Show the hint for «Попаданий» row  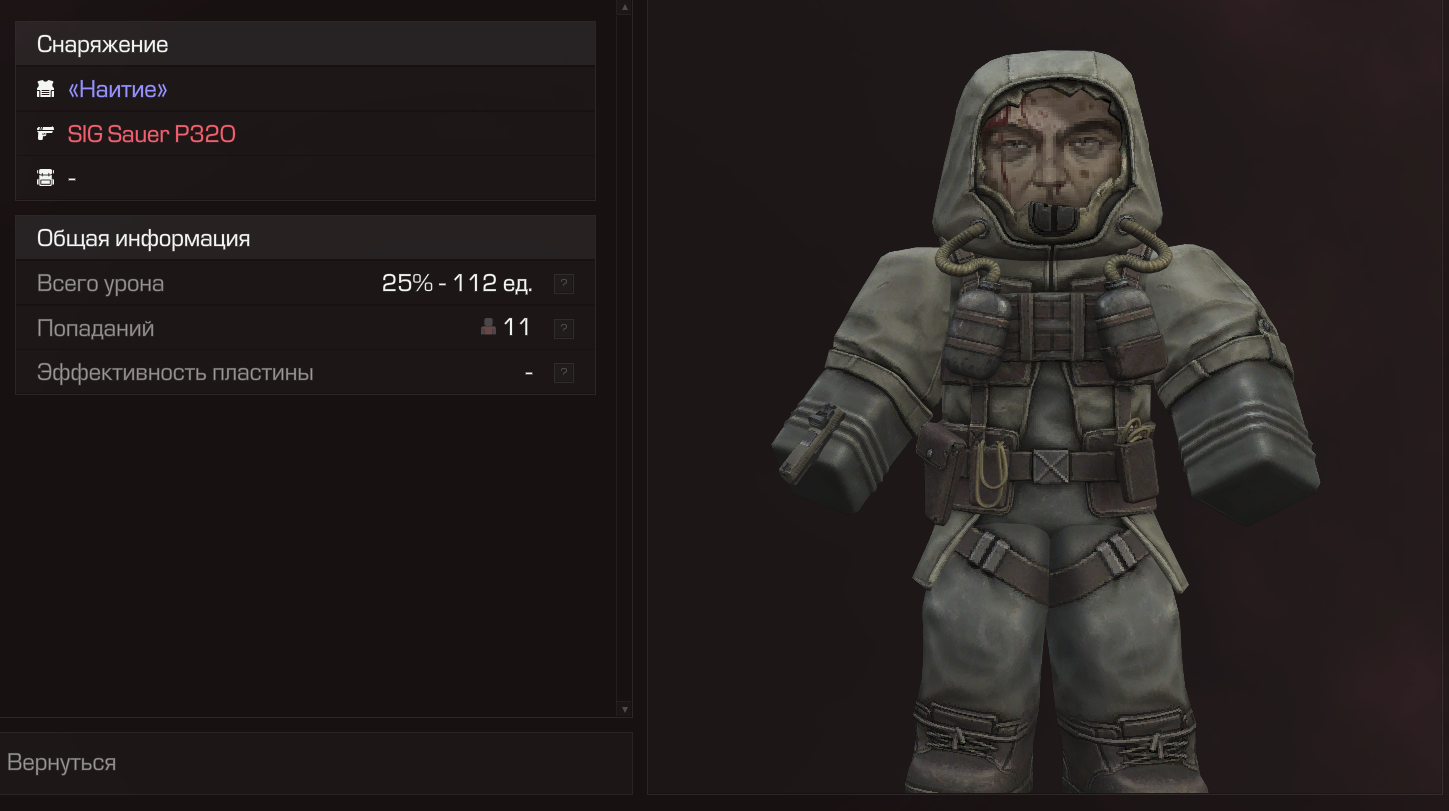pos(564,328)
